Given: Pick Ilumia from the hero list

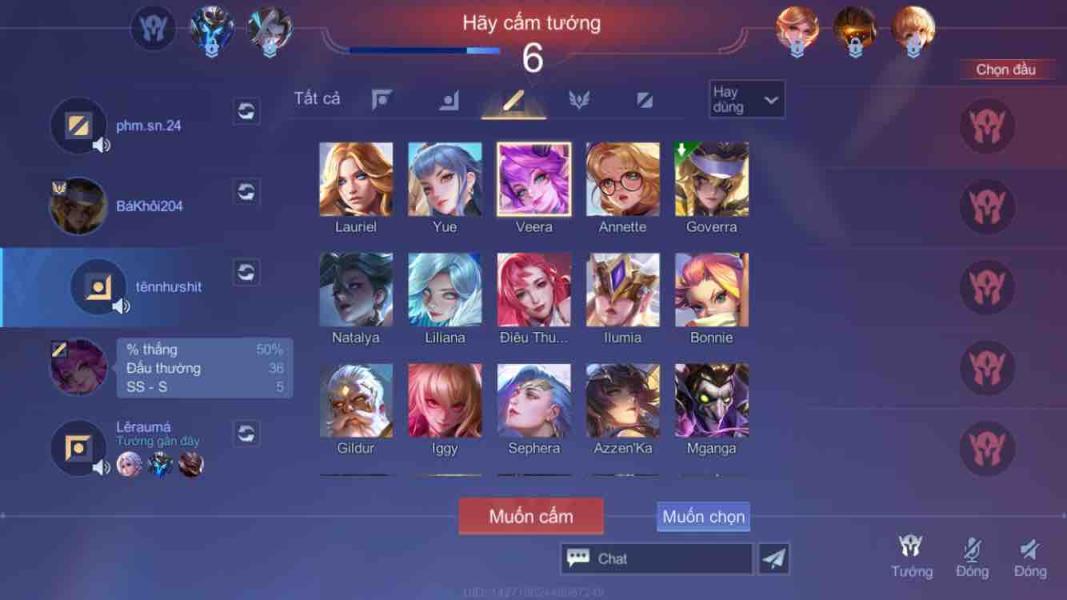Looking at the screenshot, I should point(623,290).
